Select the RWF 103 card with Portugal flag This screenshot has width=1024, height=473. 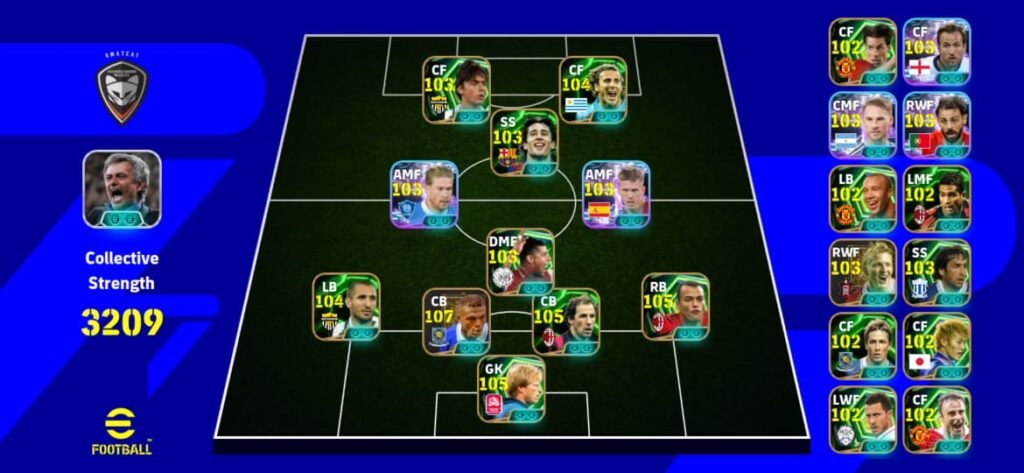click(936, 125)
